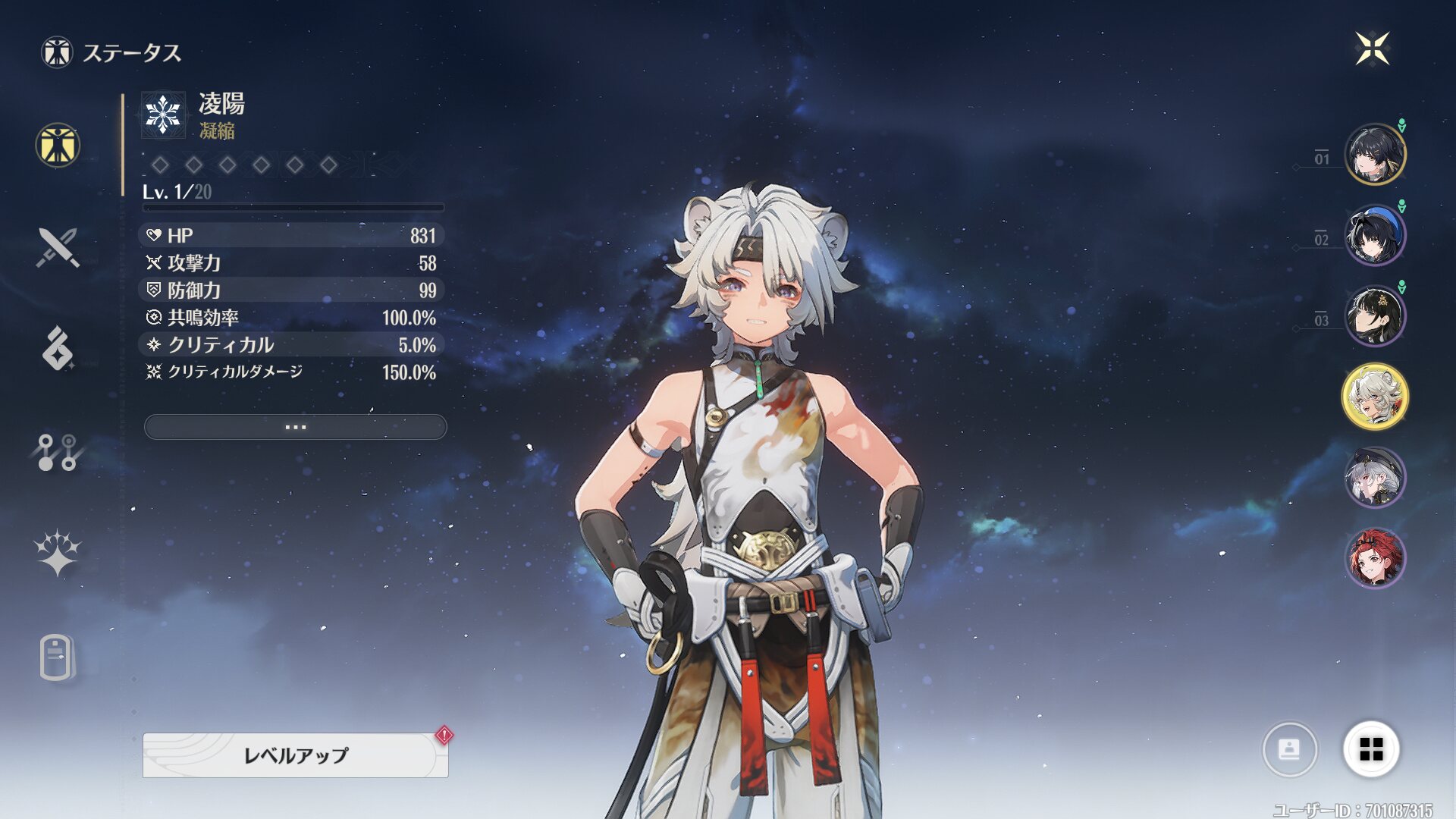
Task: Open the status tab with human figure icon
Action: click(x=58, y=145)
